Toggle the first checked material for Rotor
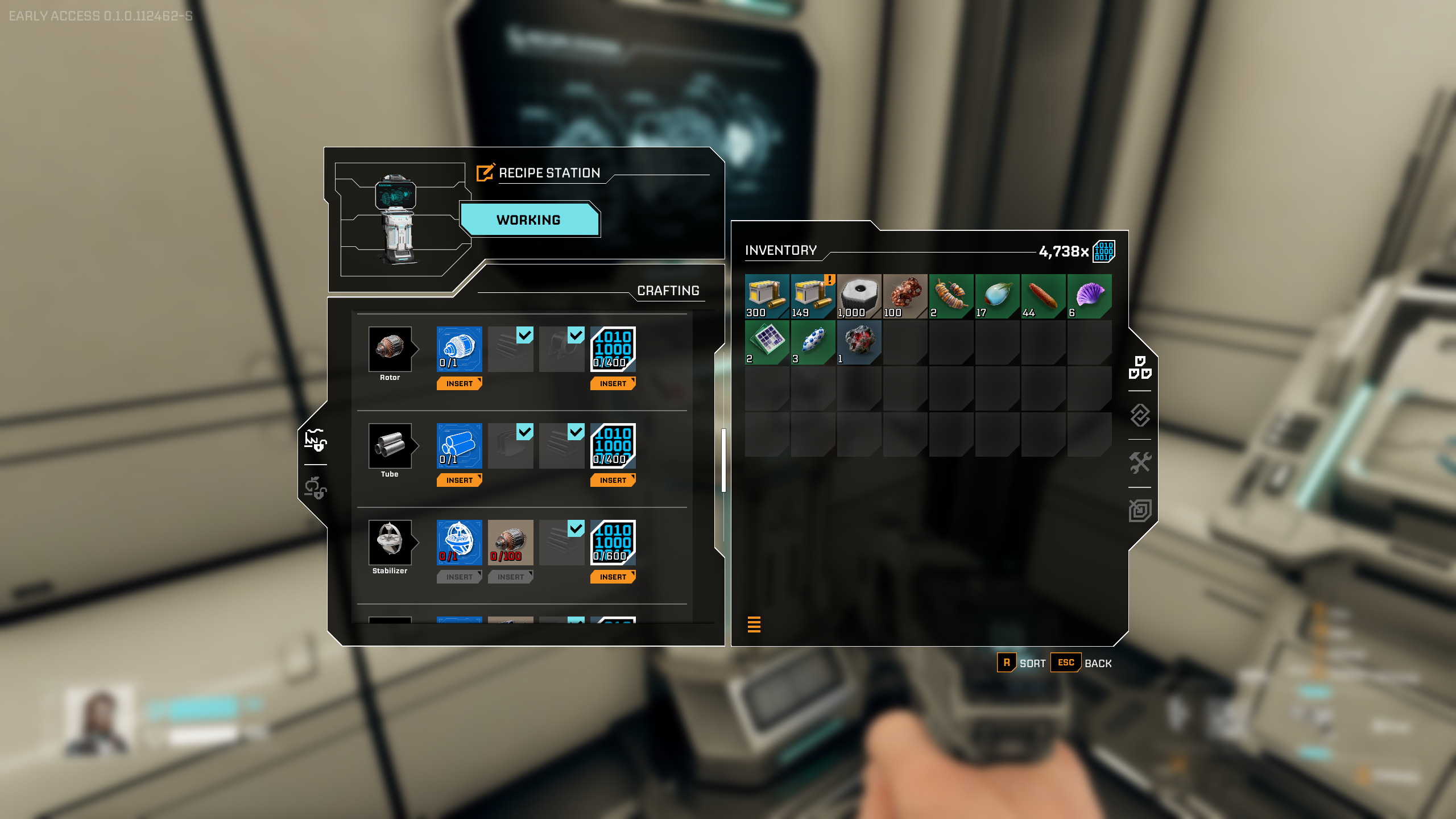The image size is (1456, 819). [523, 336]
